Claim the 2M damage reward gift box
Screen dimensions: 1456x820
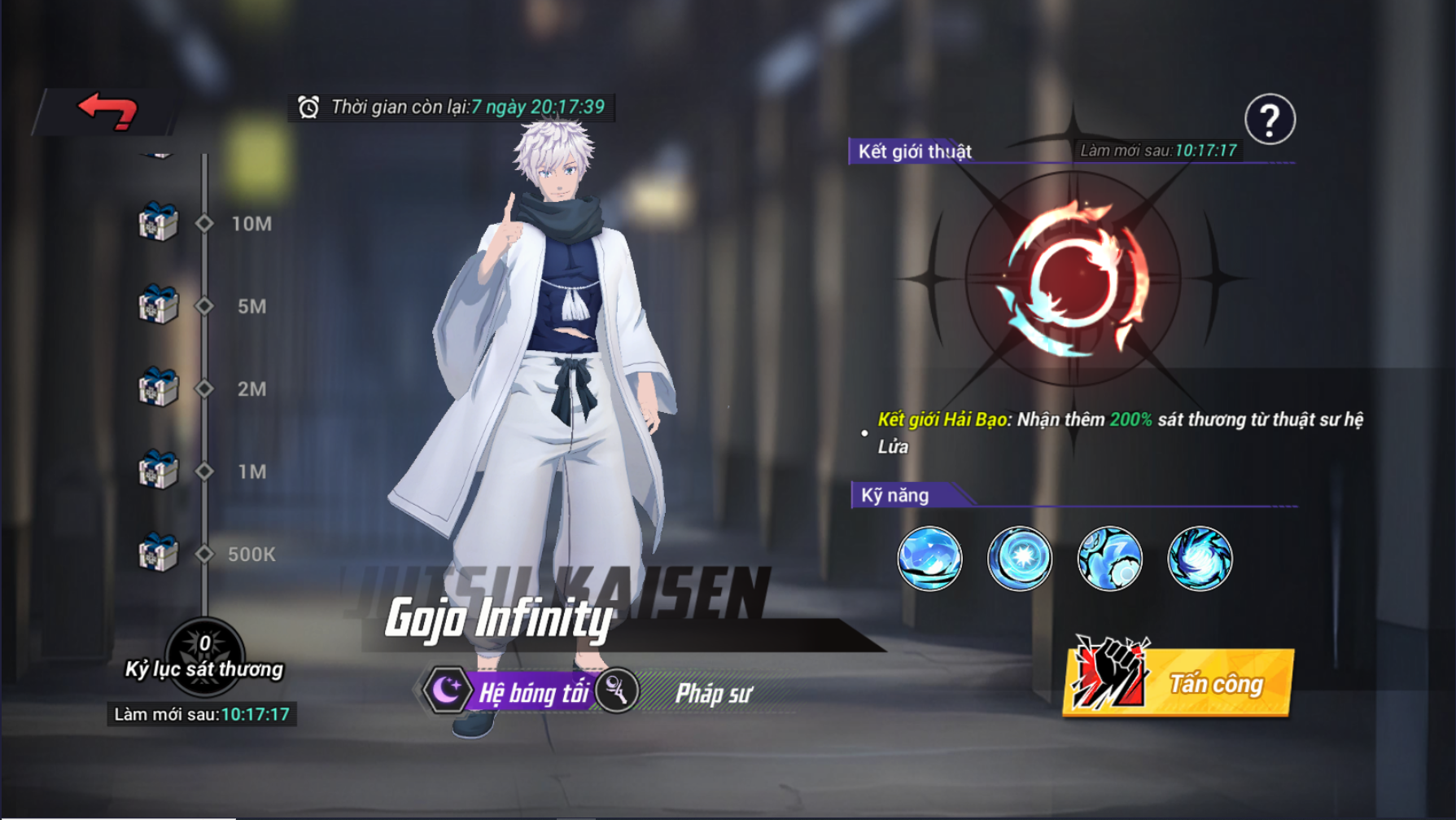point(158,388)
